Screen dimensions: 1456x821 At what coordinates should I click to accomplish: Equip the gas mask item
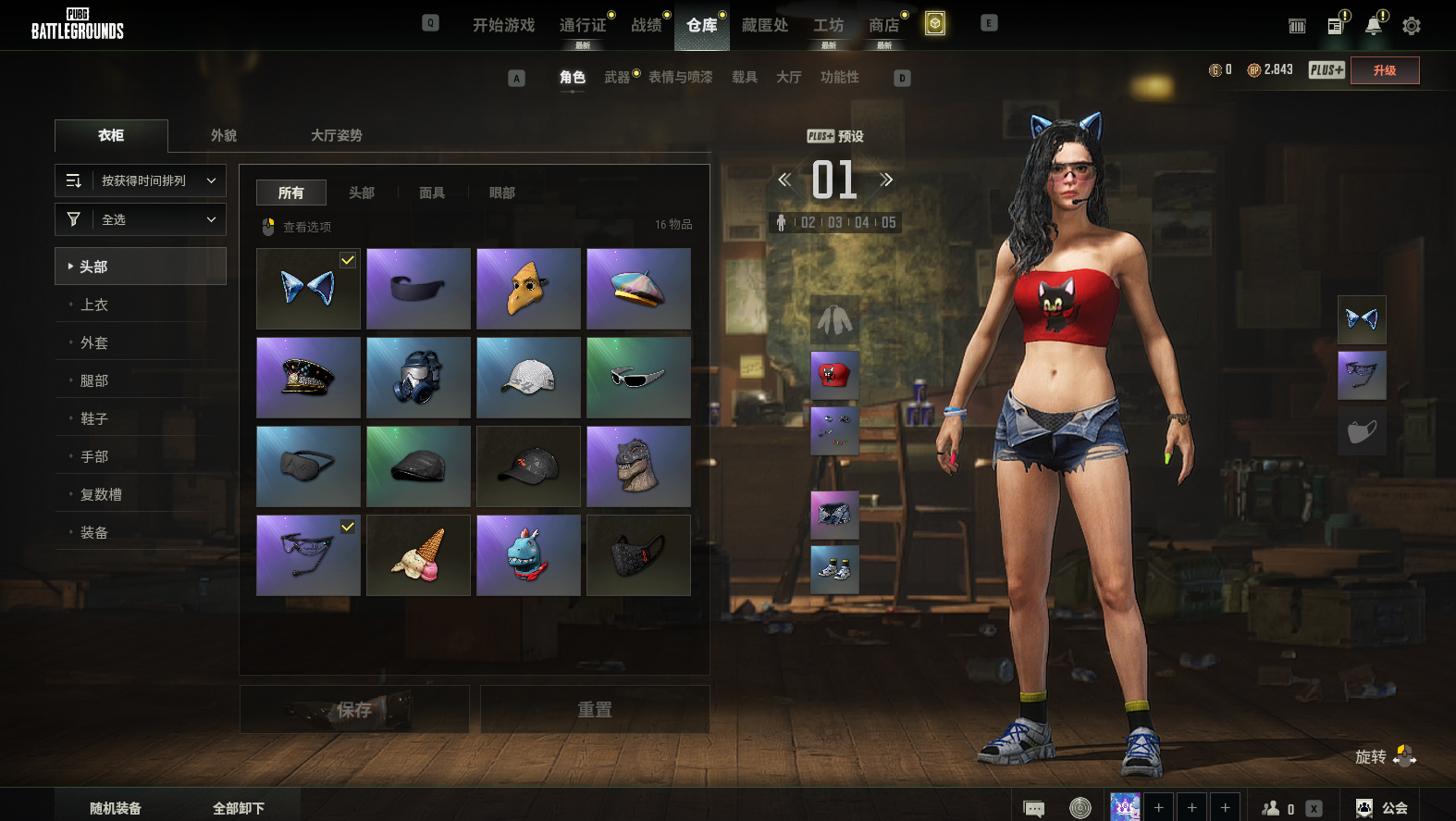418,378
